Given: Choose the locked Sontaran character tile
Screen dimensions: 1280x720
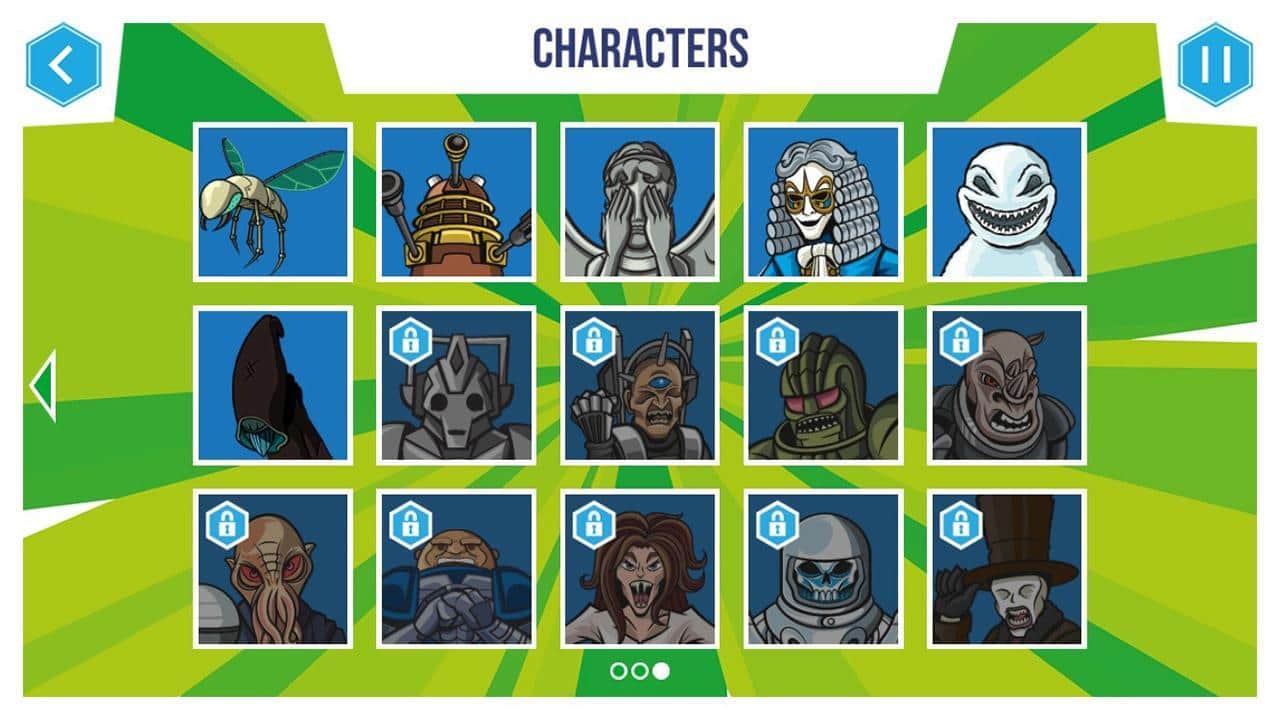Looking at the screenshot, I should [x=456, y=569].
